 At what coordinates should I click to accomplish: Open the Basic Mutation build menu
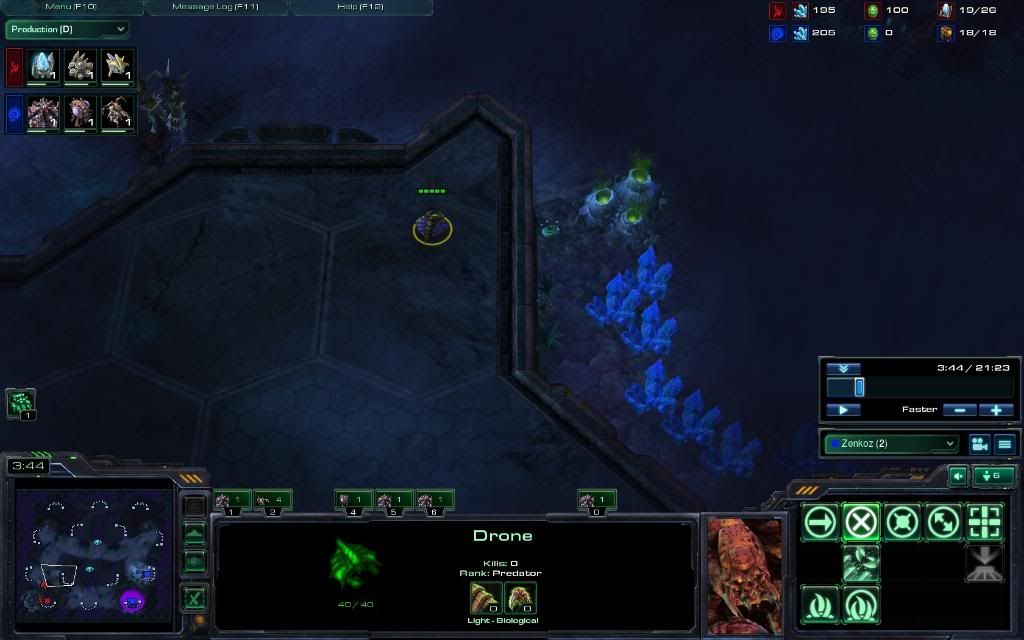[x=821, y=604]
